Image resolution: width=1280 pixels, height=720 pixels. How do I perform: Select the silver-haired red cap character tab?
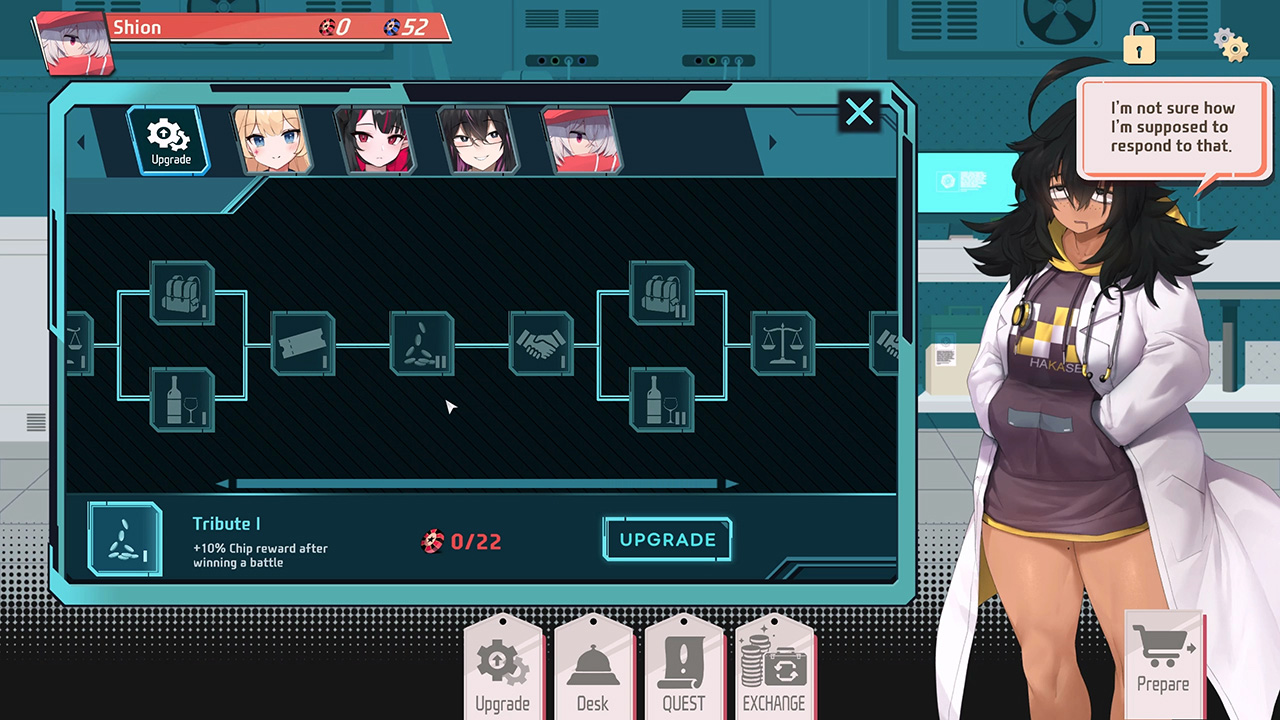[x=581, y=141]
